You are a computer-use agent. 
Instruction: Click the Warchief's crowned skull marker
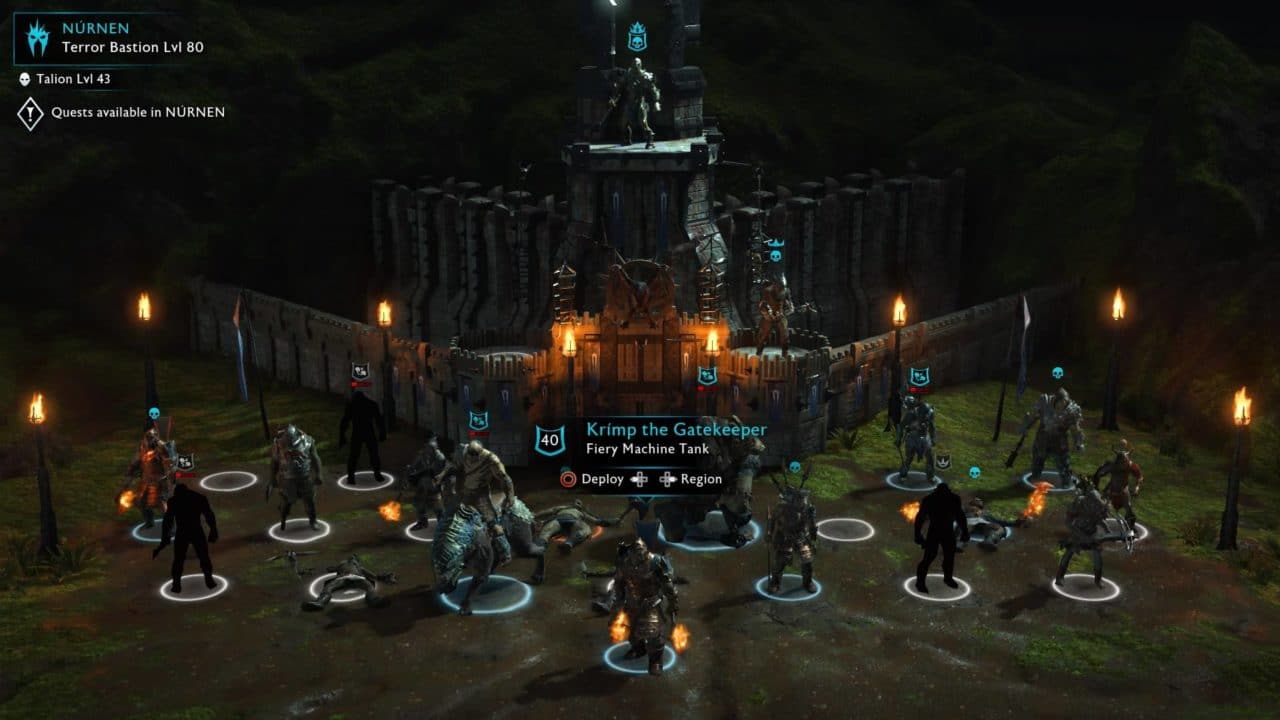coord(773,250)
